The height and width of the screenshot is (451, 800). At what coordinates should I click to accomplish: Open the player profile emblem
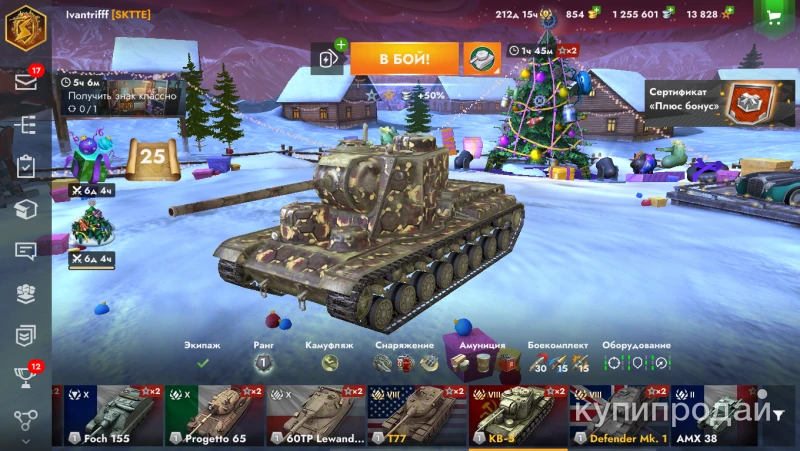coord(25,26)
